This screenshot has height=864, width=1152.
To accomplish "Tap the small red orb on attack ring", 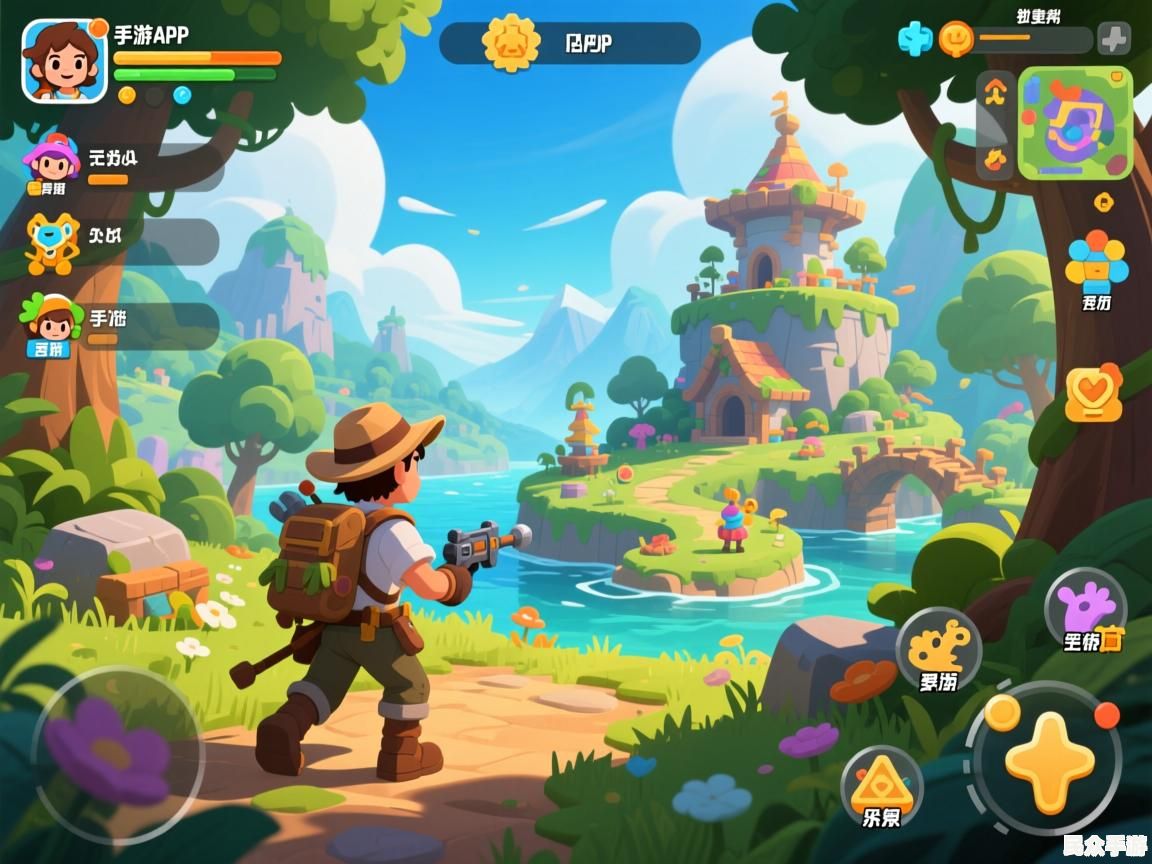I will click(x=1106, y=715).
